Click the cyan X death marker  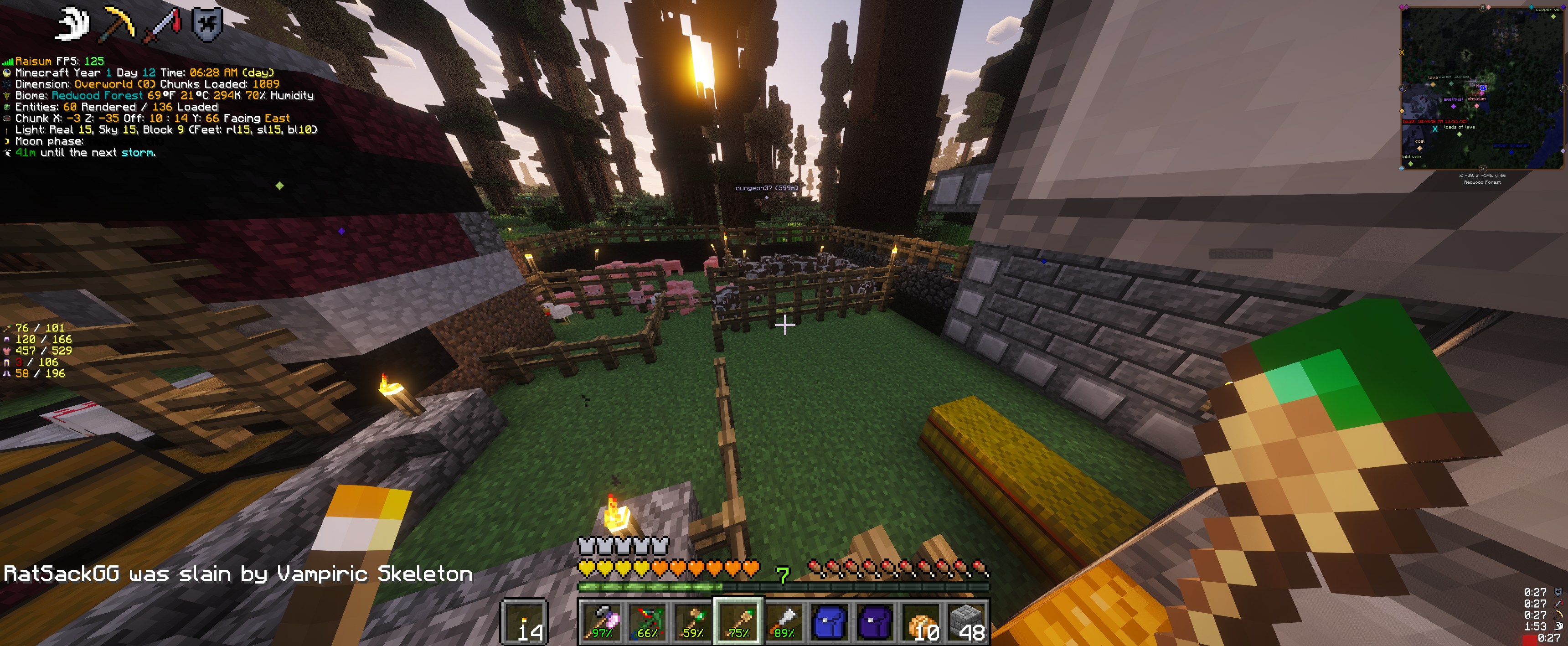(x=1435, y=129)
